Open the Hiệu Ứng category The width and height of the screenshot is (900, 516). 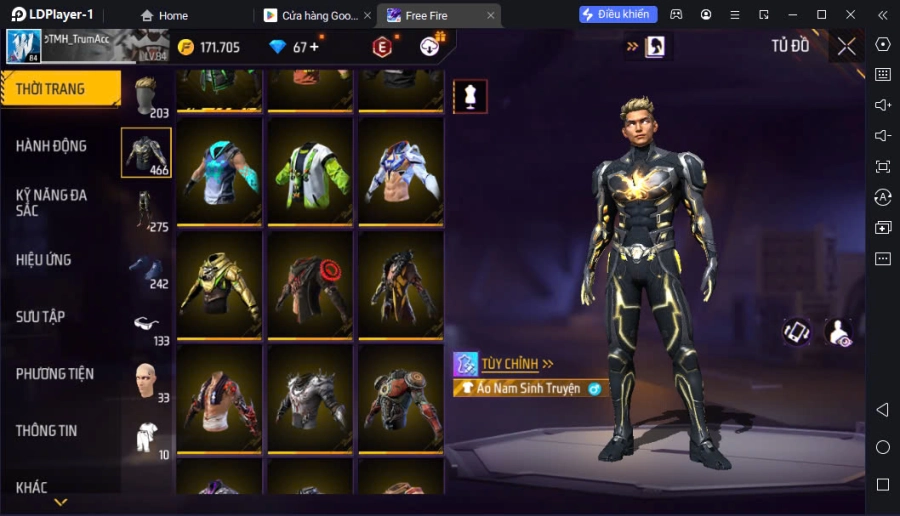pyautogui.click(x=44, y=260)
